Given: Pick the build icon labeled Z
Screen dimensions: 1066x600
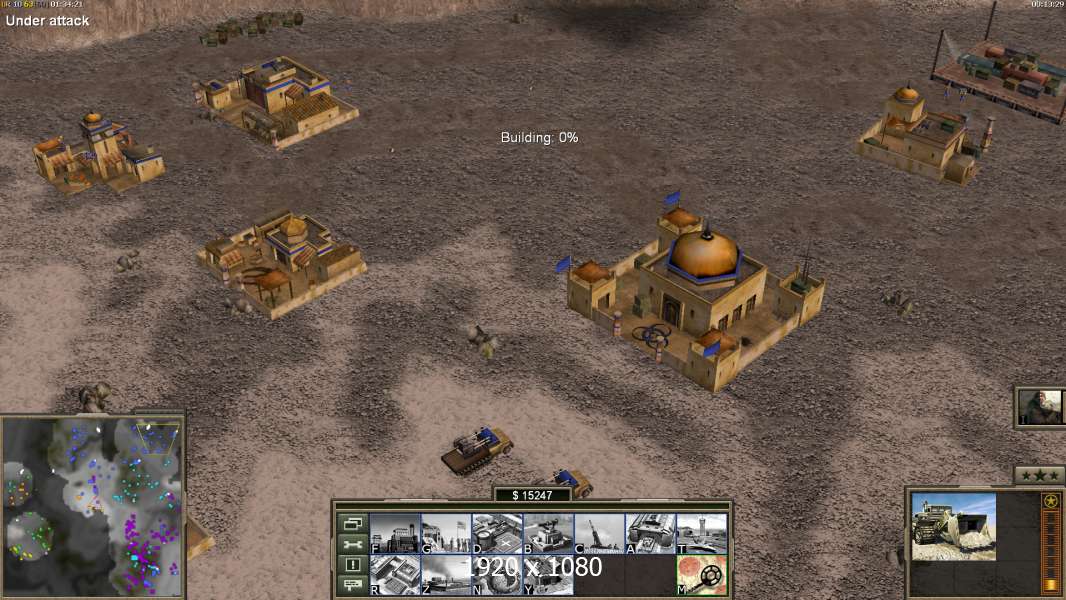Looking at the screenshot, I should click(446, 575).
